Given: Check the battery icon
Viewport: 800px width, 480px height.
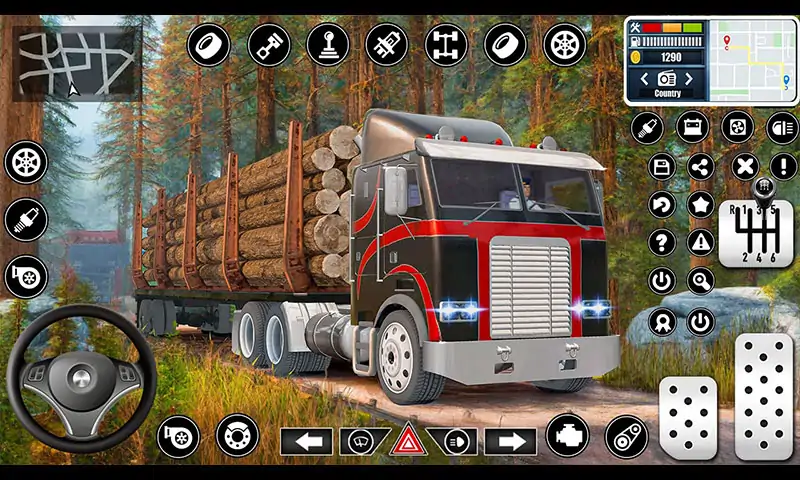Looking at the screenshot, I should 692,127.
